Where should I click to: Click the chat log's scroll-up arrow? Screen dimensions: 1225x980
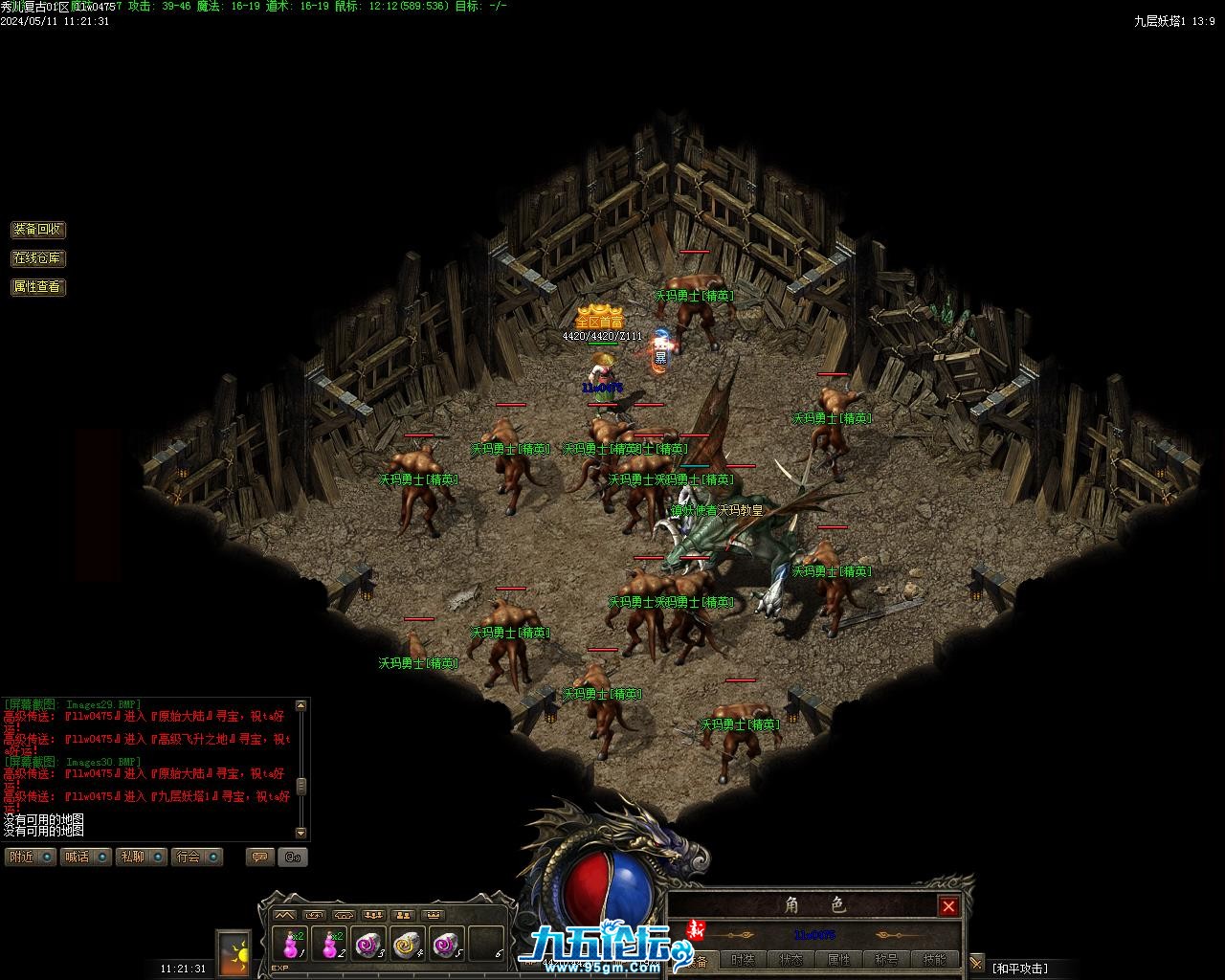[x=301, y=705]
